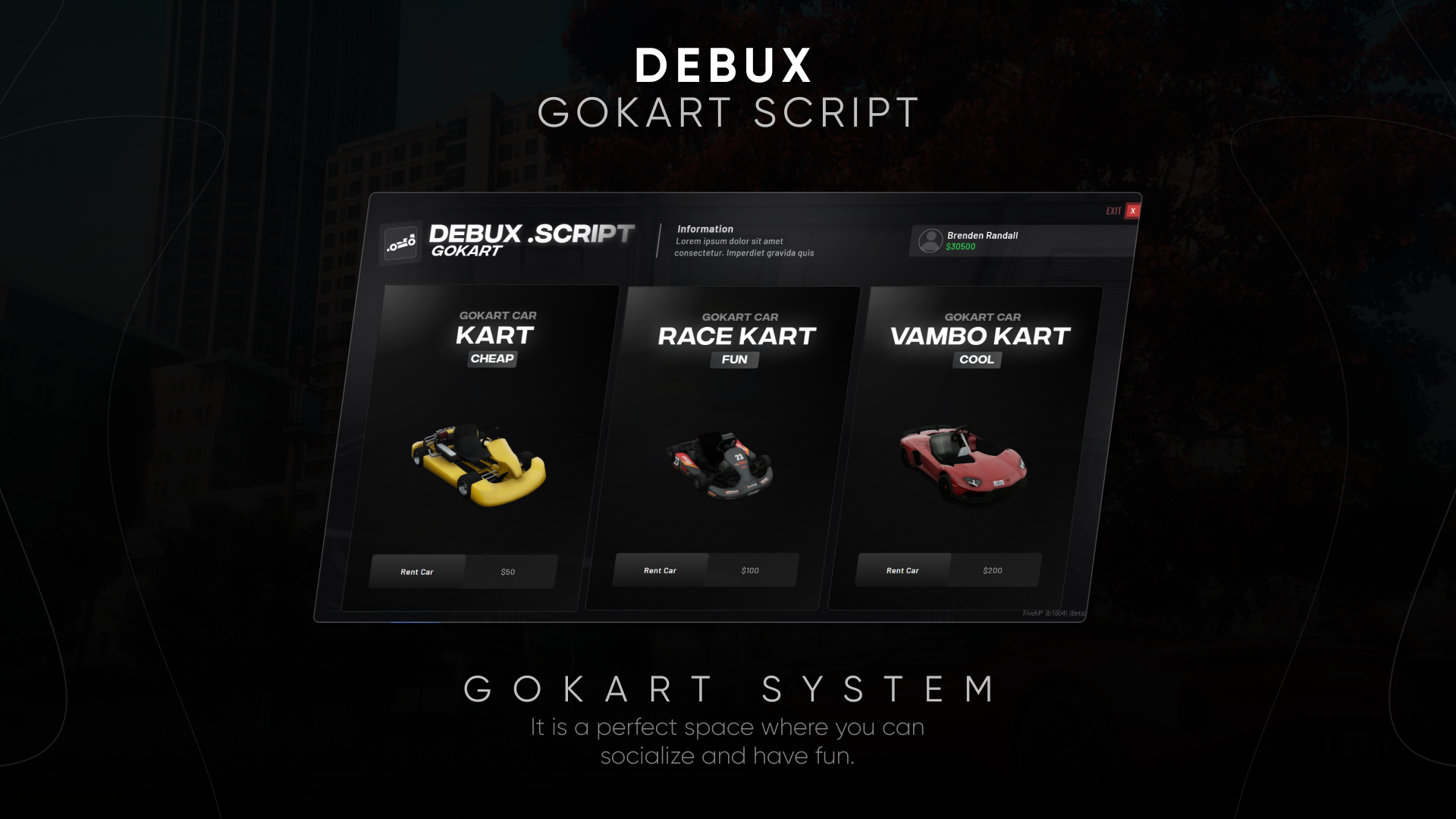Click the $200 price field on VAMBO KART

(x=993, y=570)
